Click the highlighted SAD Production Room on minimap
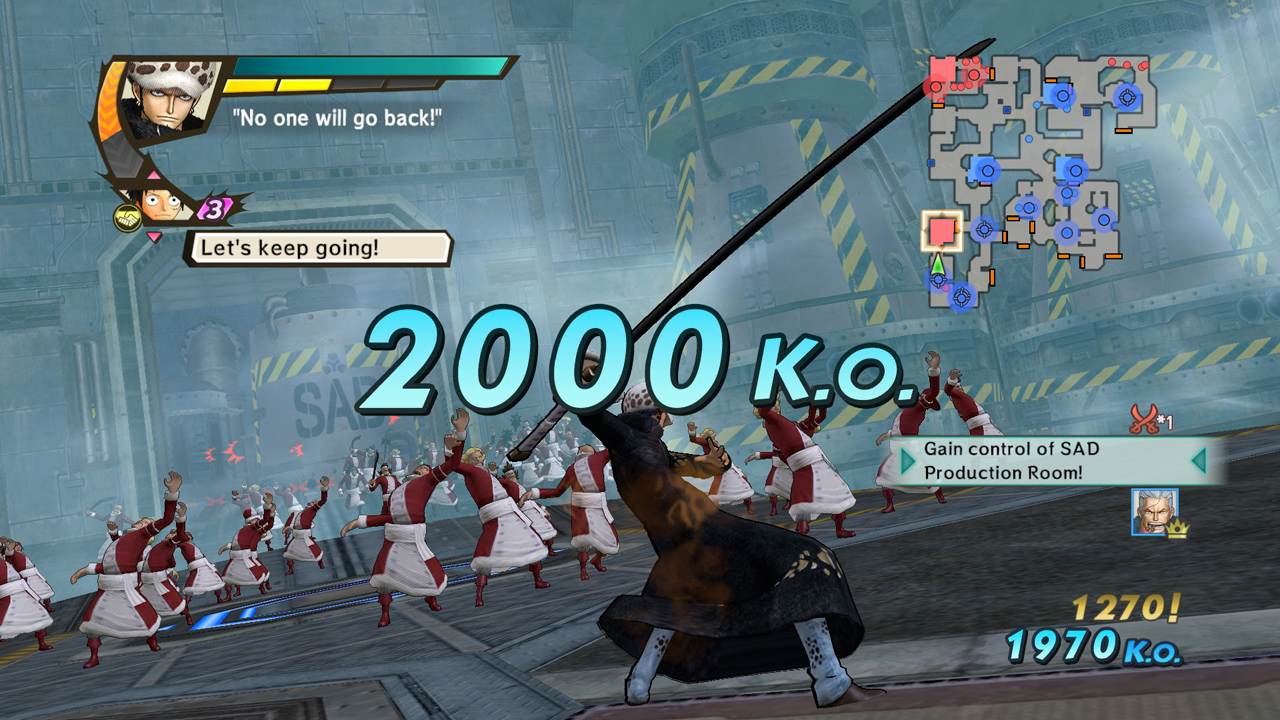Image resolution: width=1280 pixels, height=720 pixels. pos(940,231)
